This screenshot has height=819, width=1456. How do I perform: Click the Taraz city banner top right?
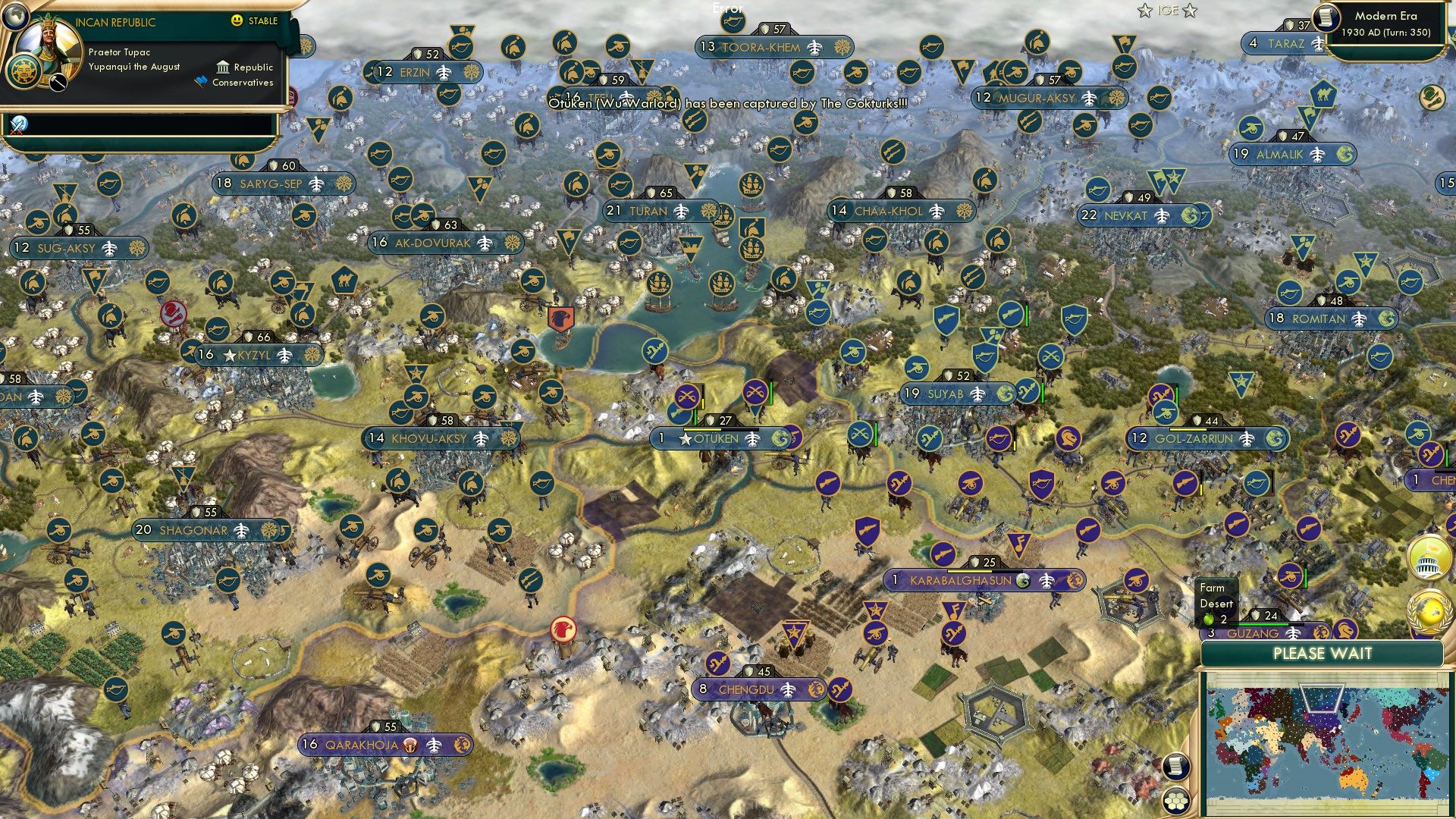(x=1286, y=44)
